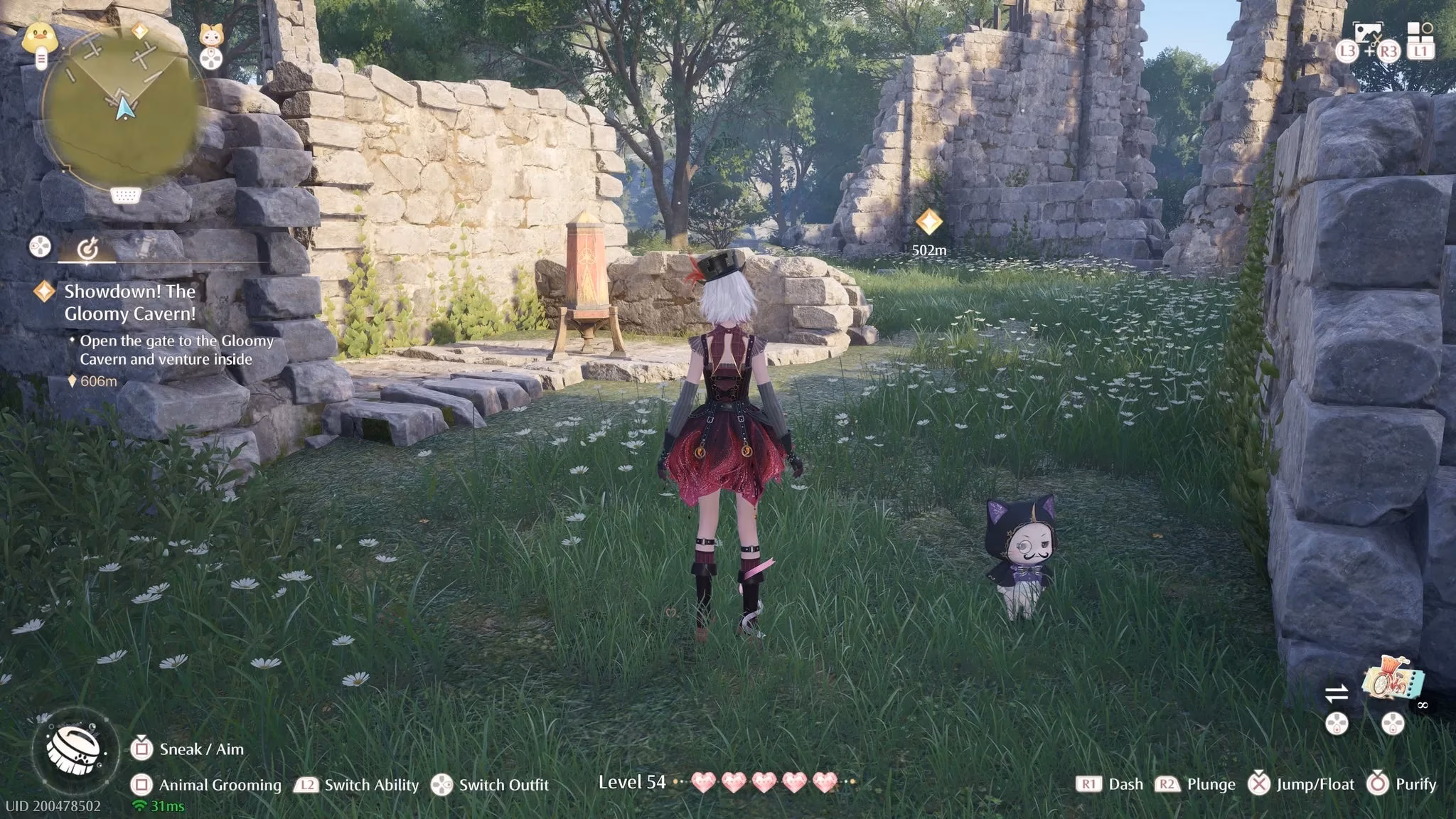Select the Momo cat face icon

click(x=210, y=36)
